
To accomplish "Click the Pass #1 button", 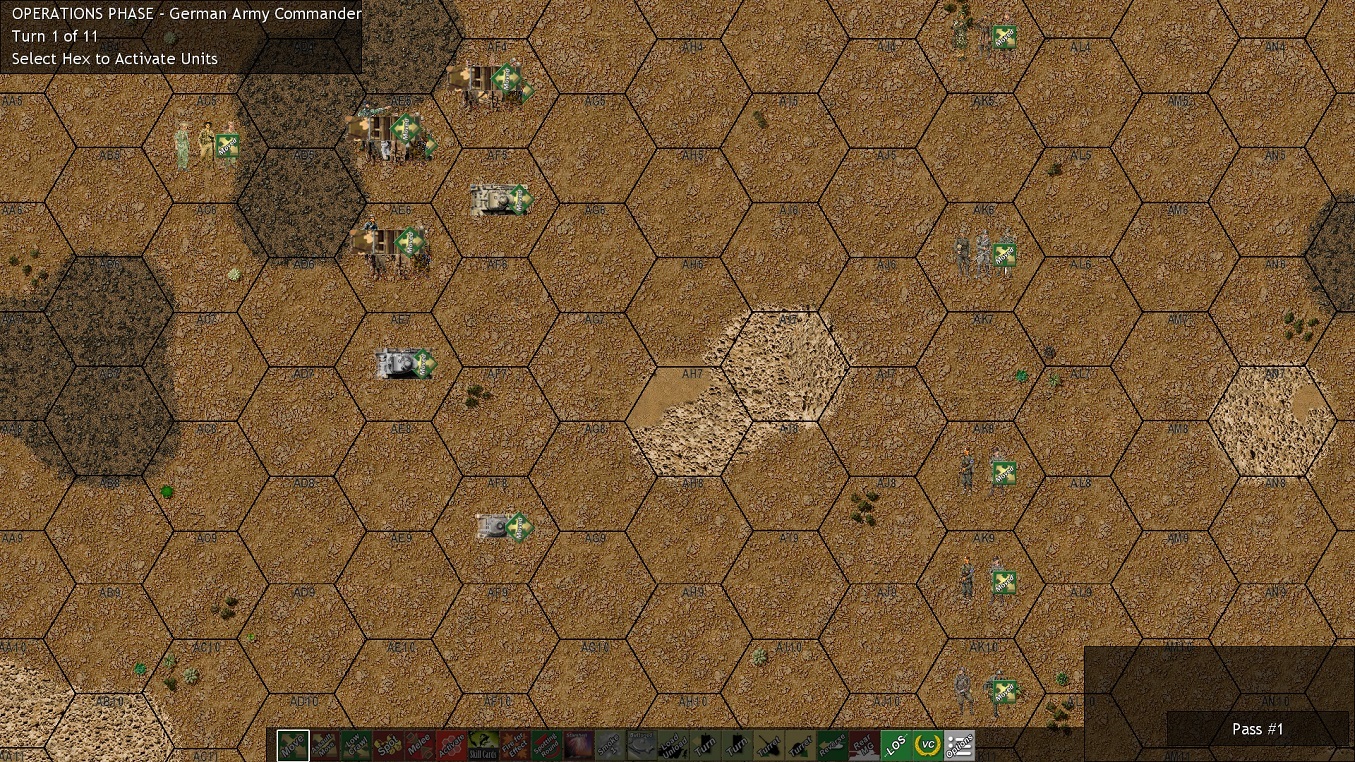I will 1257,729.
